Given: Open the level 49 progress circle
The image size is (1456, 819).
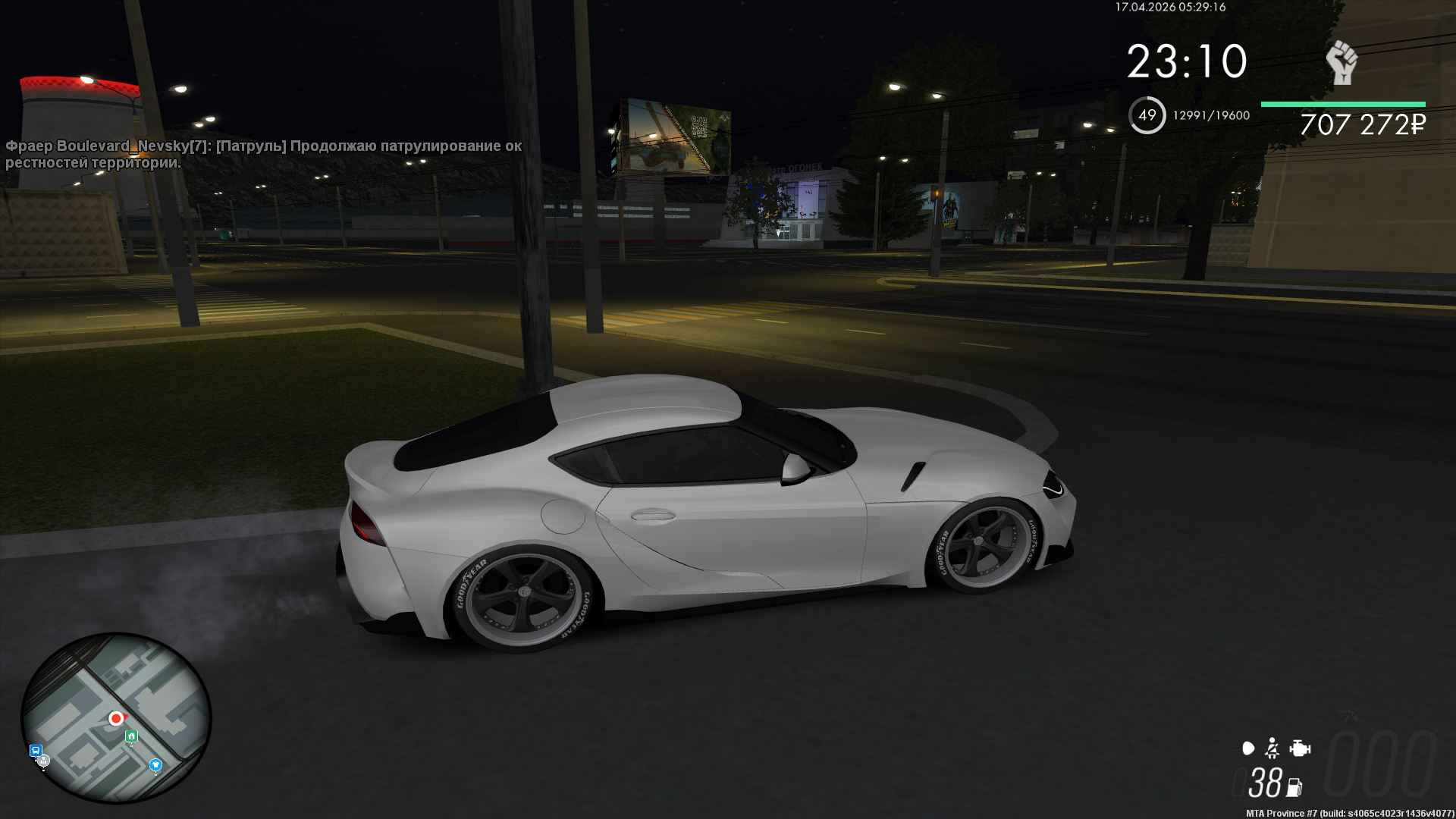Looking at the screenshot, I should [x=1147, y=115].
